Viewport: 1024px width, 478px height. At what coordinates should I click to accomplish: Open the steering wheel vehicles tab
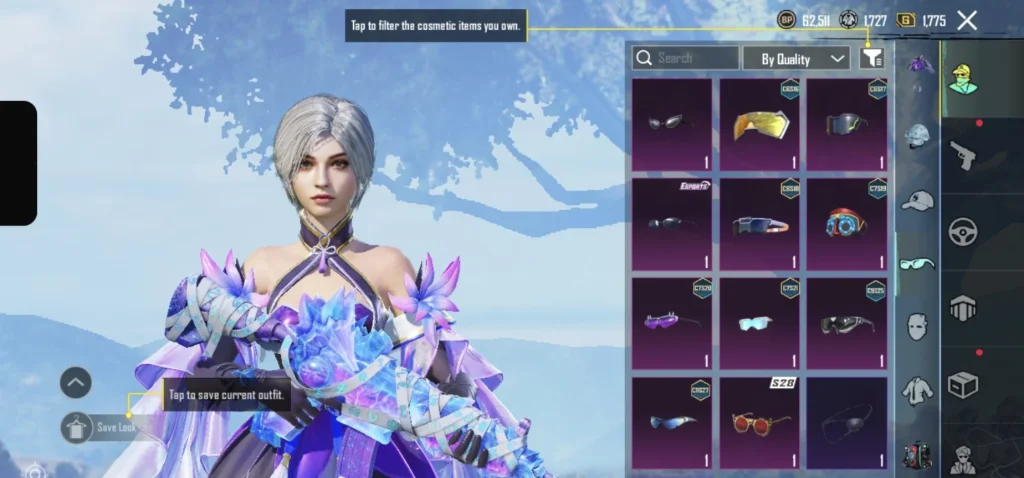click(963, 232)
